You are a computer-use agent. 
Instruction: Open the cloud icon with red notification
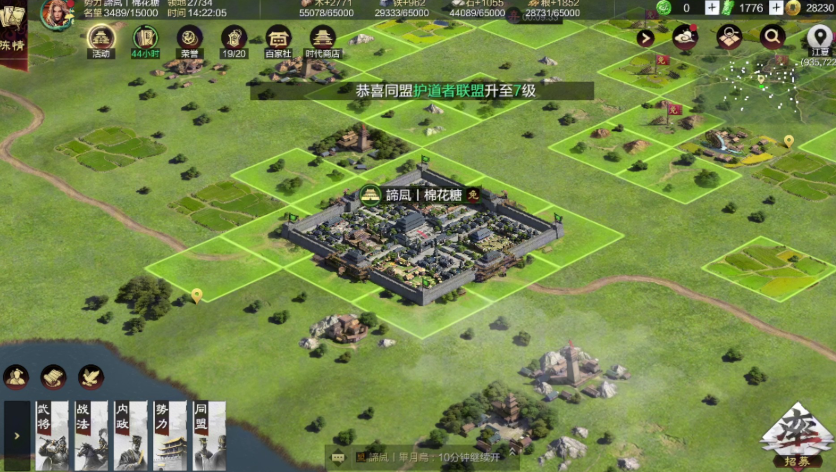(685, 38)
